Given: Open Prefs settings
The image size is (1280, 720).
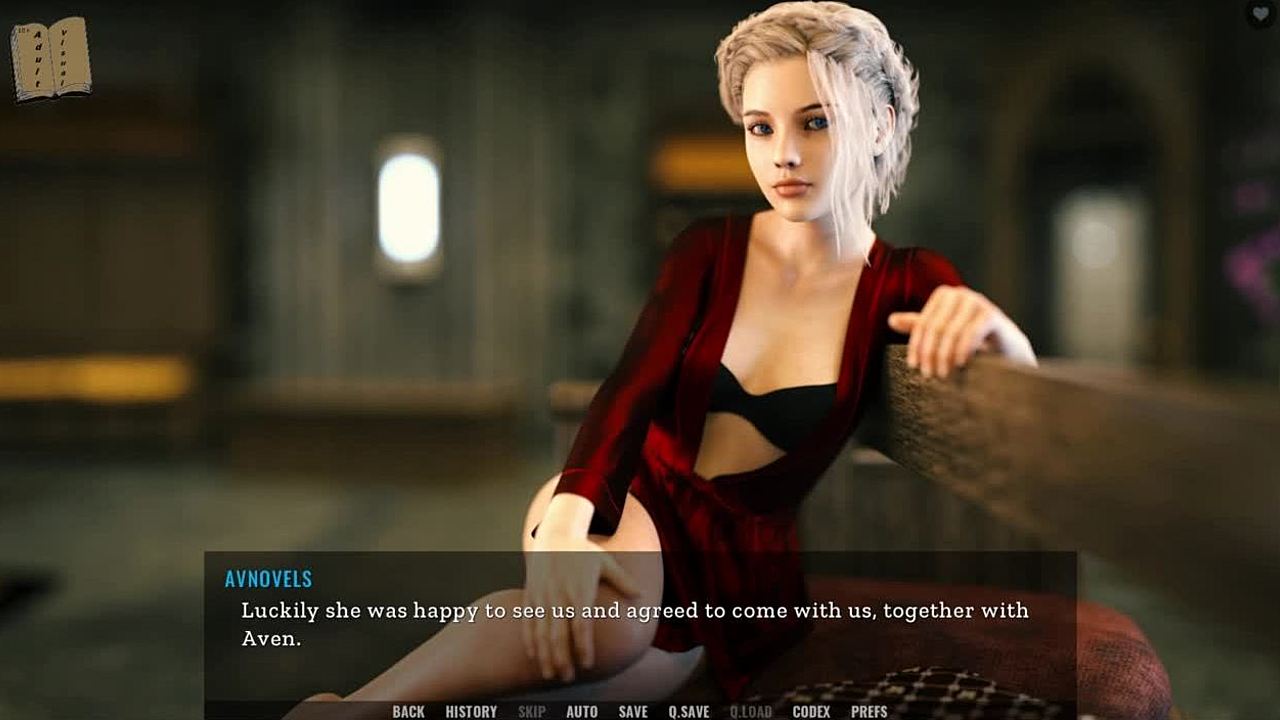Looking at the screenshot, I should tap(869, 711).
